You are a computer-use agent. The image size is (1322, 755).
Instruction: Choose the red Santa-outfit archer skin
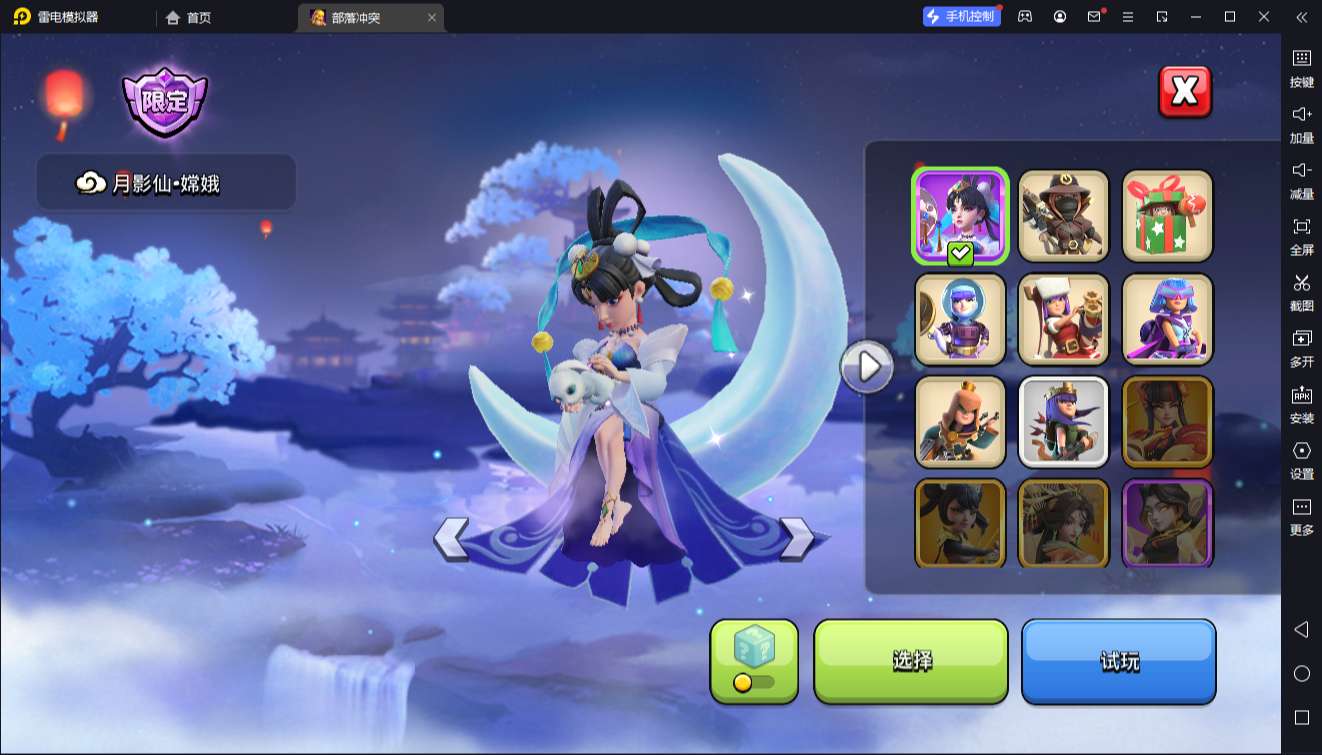point(1063,319)
